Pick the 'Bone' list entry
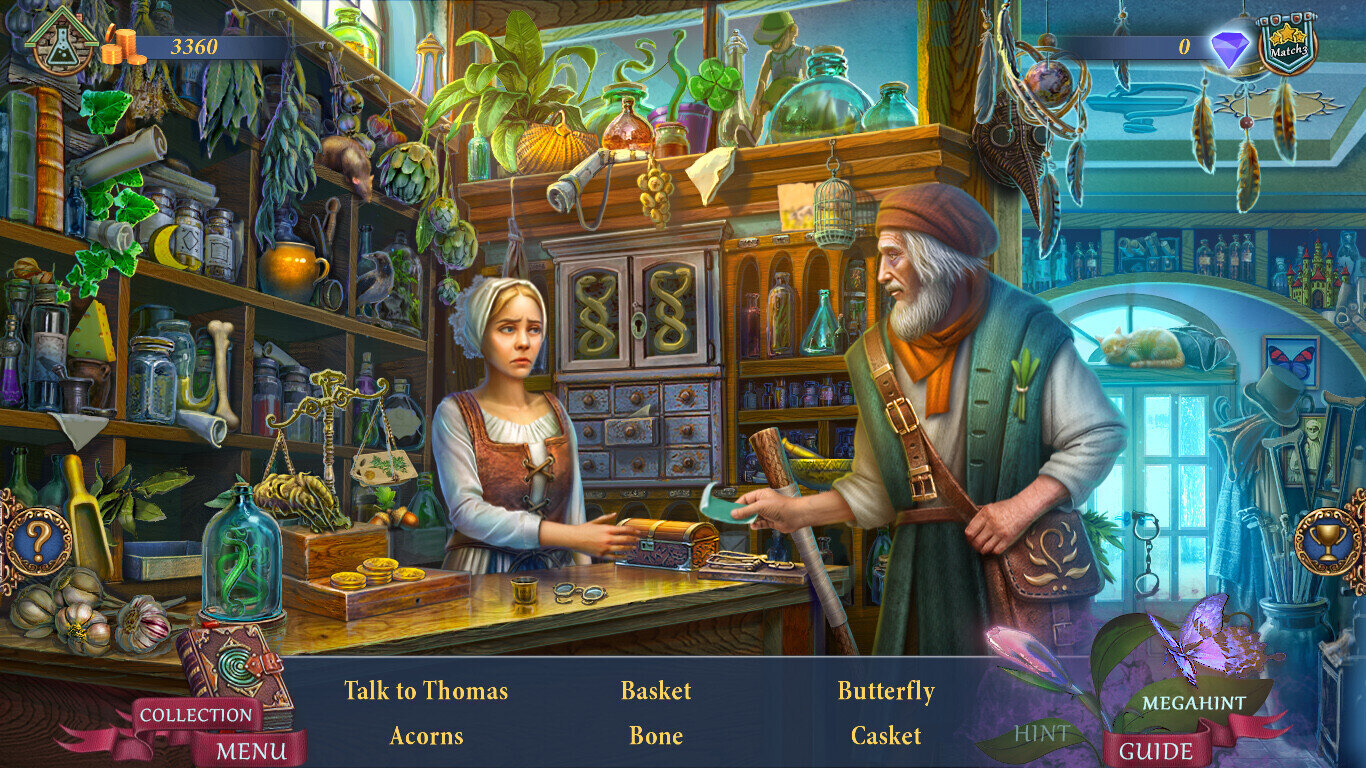This screenshot has height=768, width=1366. coord(656,736)
